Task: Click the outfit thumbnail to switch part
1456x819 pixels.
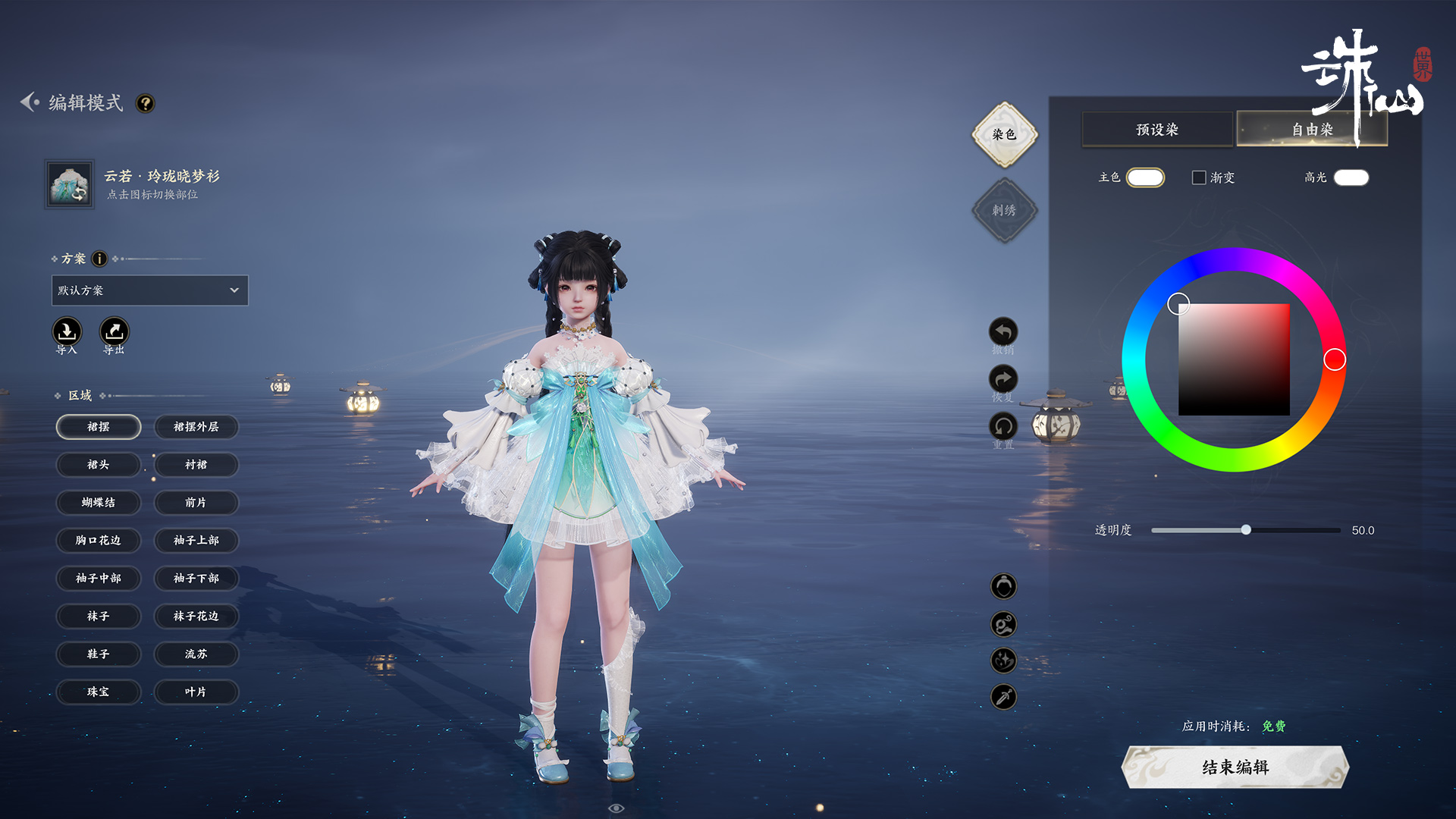Action: coord(70,184)
